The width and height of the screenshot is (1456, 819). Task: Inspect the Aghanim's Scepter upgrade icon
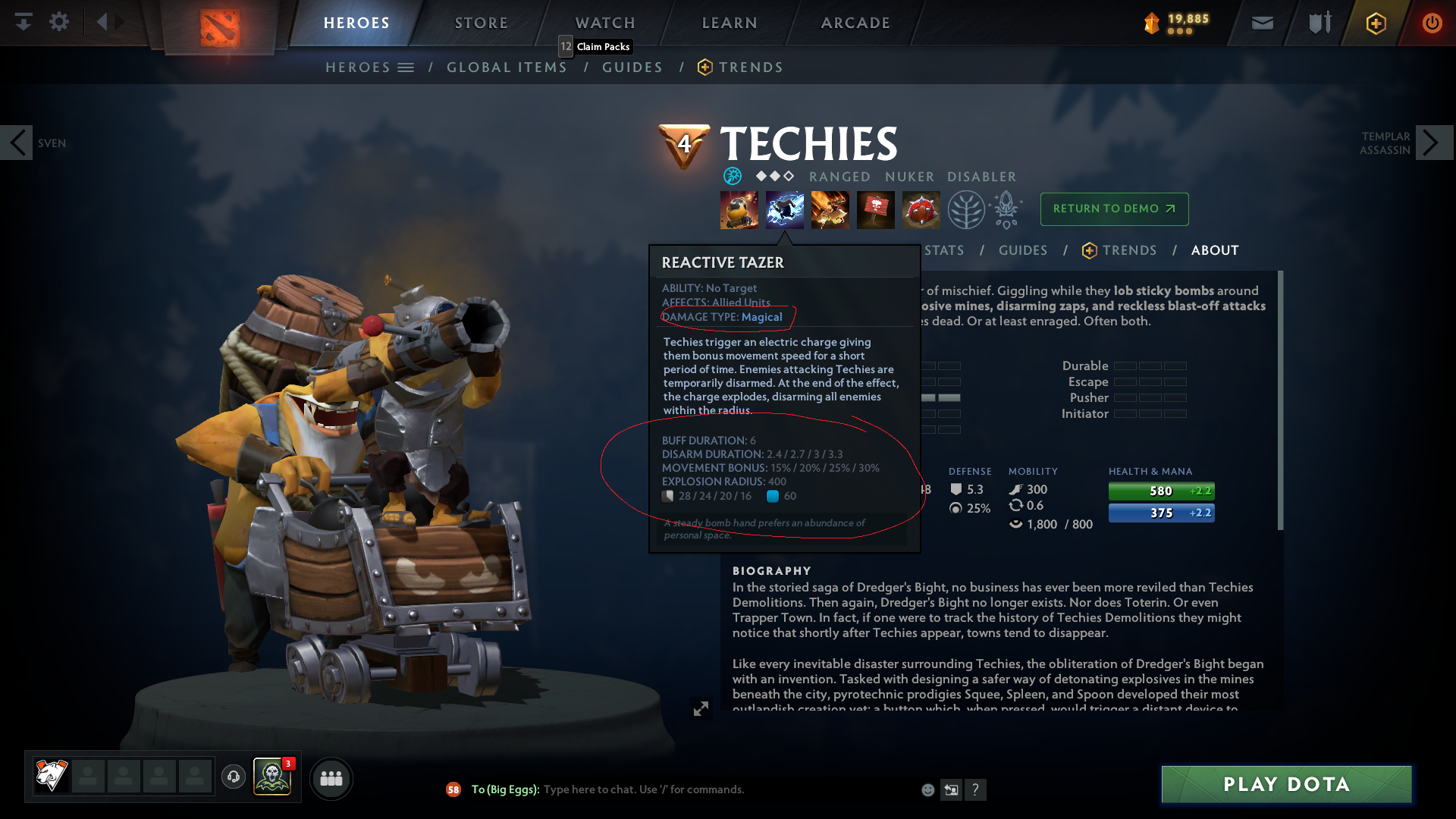tap(1007, 210)
